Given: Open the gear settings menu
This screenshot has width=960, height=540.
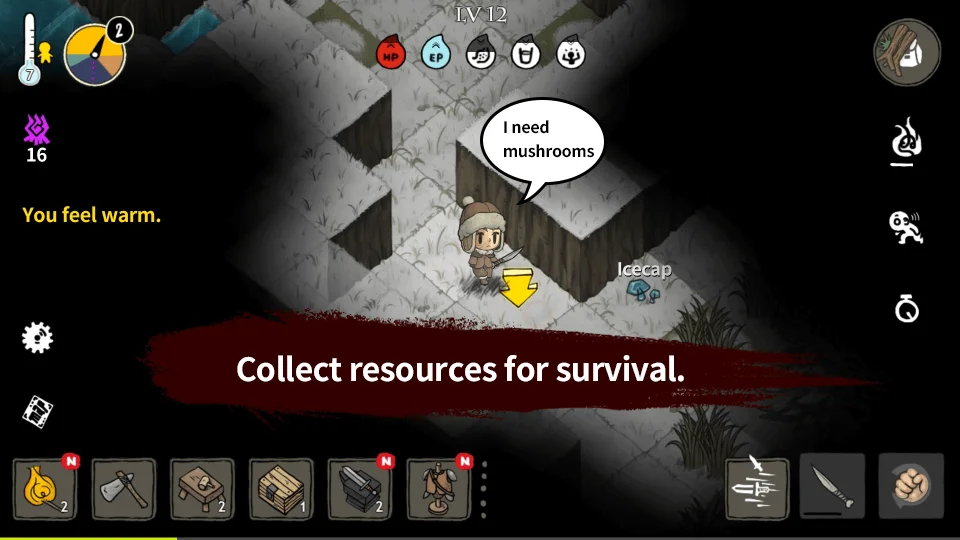Looking at the screenshot, I should 37,337.
